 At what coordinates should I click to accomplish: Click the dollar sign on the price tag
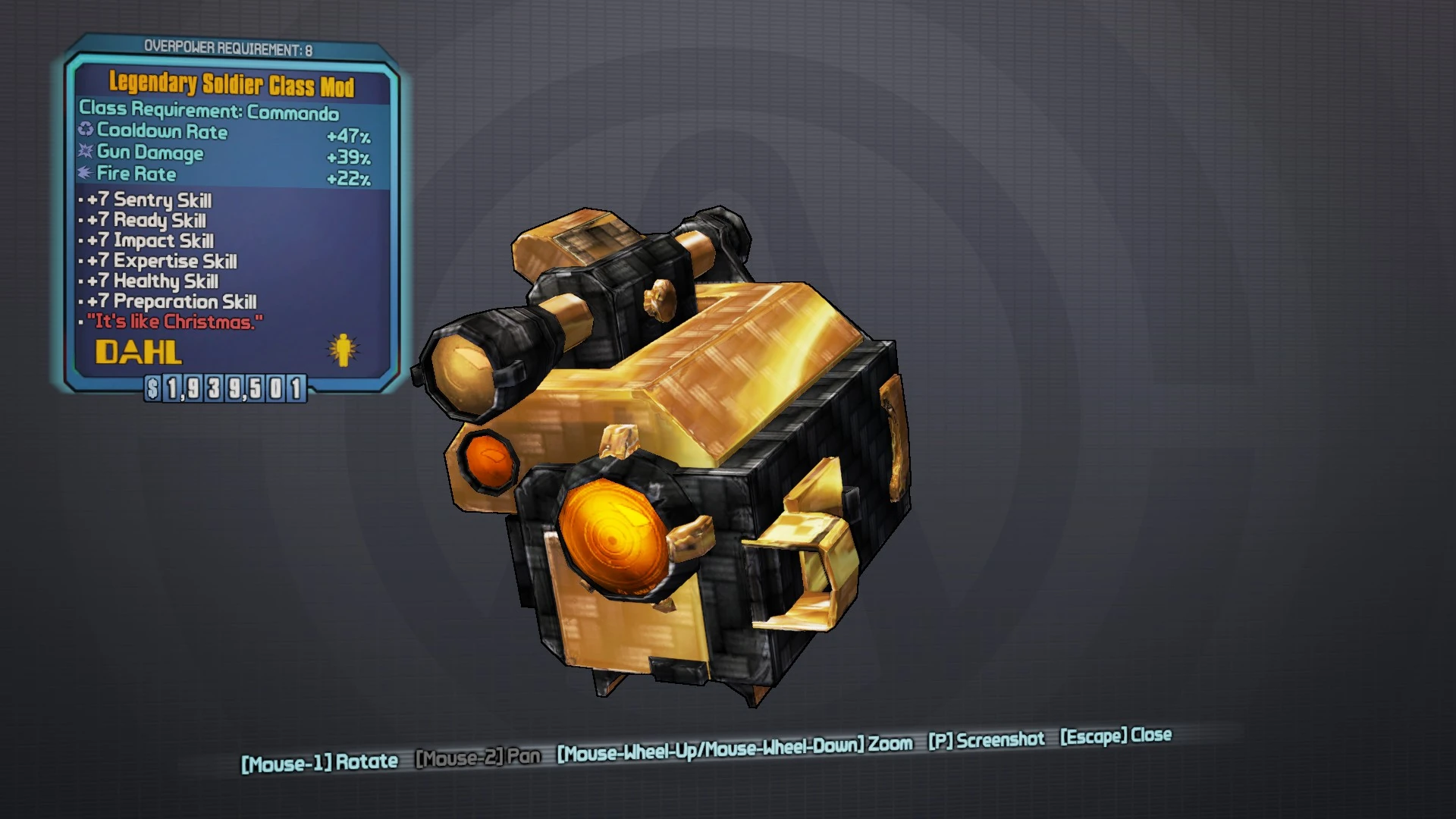point(152,389)
